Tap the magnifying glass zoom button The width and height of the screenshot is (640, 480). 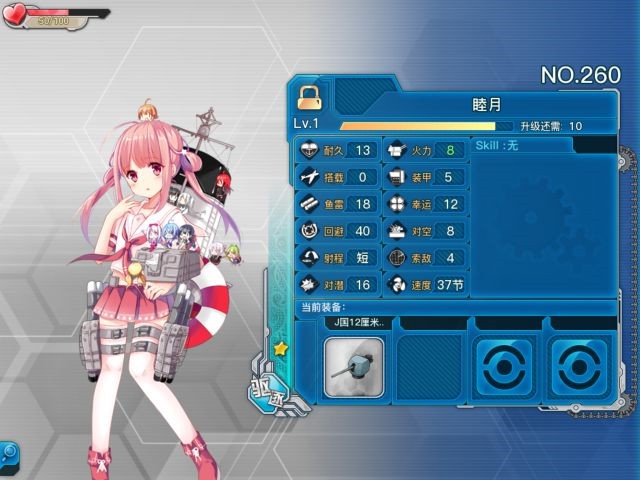(9, 452)
